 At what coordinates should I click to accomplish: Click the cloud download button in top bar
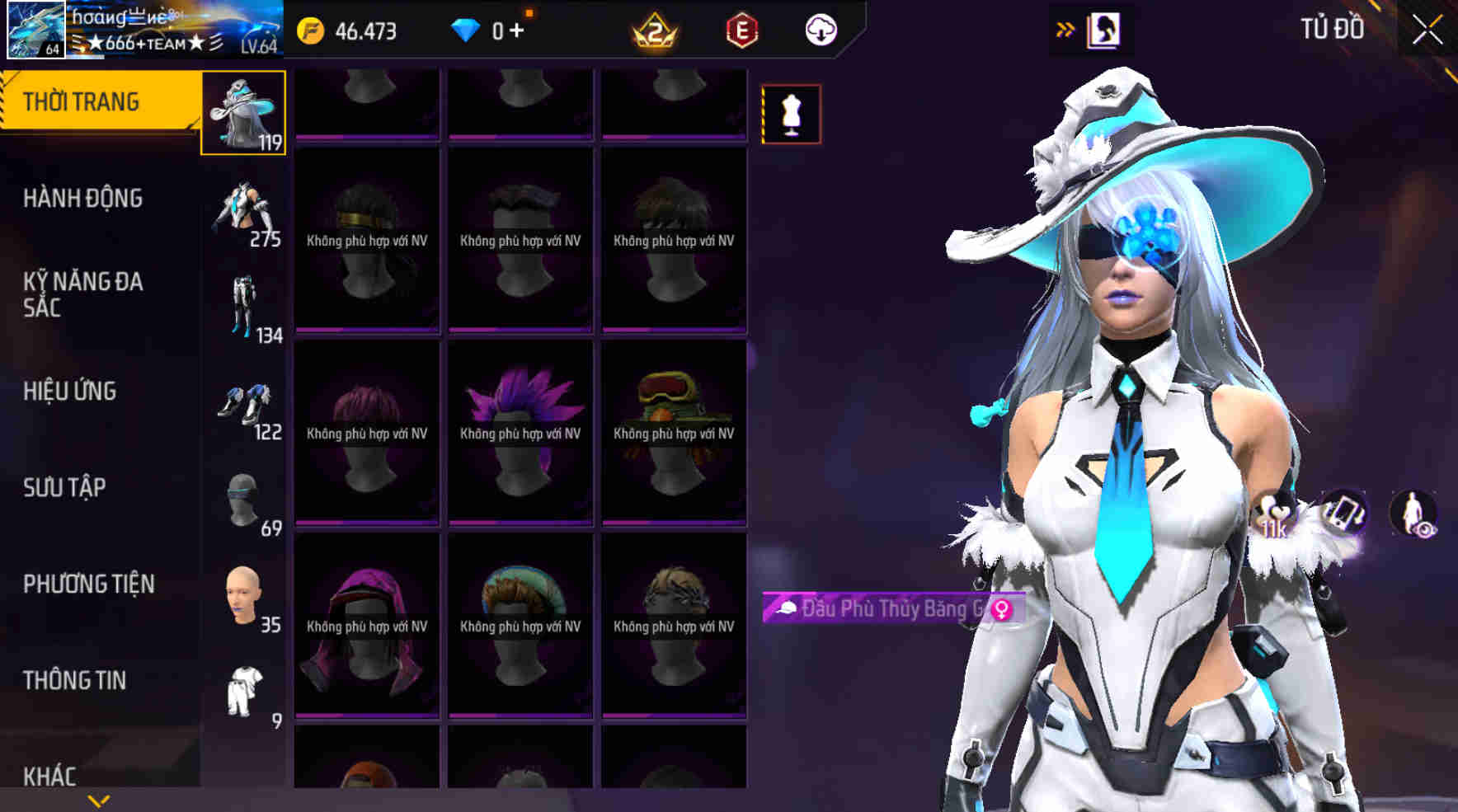click(819, 31)
